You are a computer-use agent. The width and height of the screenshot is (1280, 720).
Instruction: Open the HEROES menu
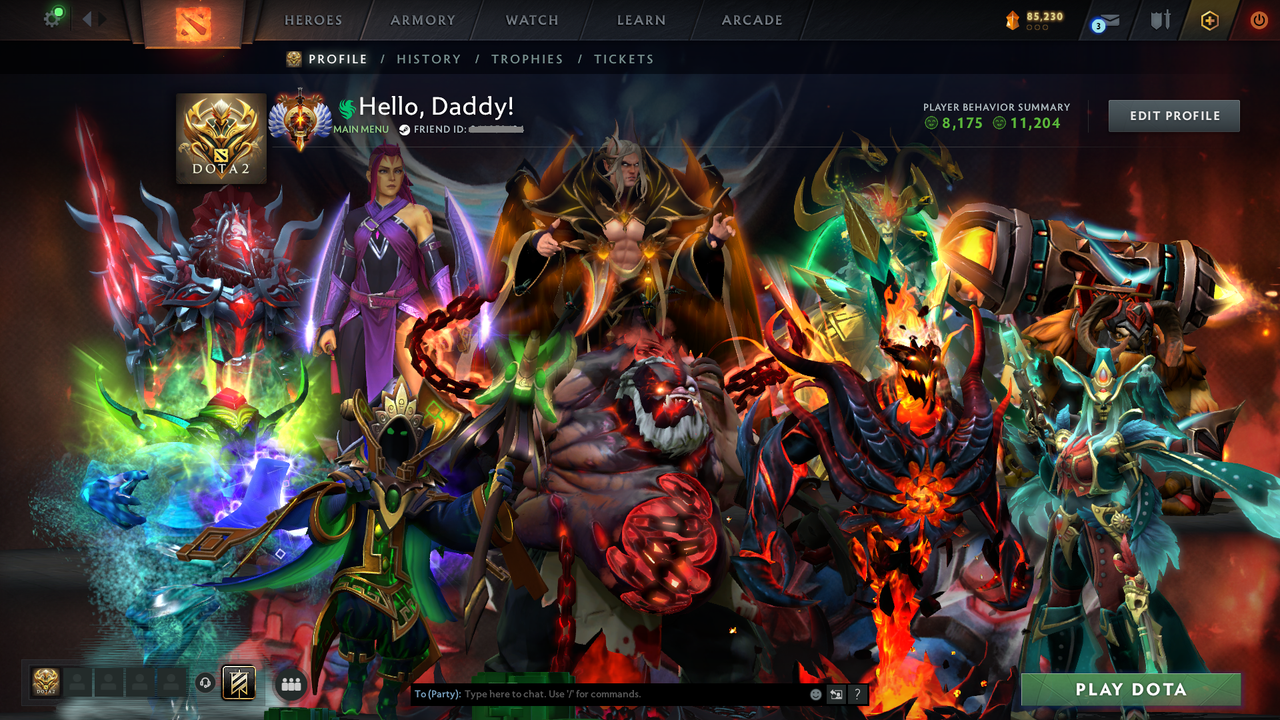(313, 19)
